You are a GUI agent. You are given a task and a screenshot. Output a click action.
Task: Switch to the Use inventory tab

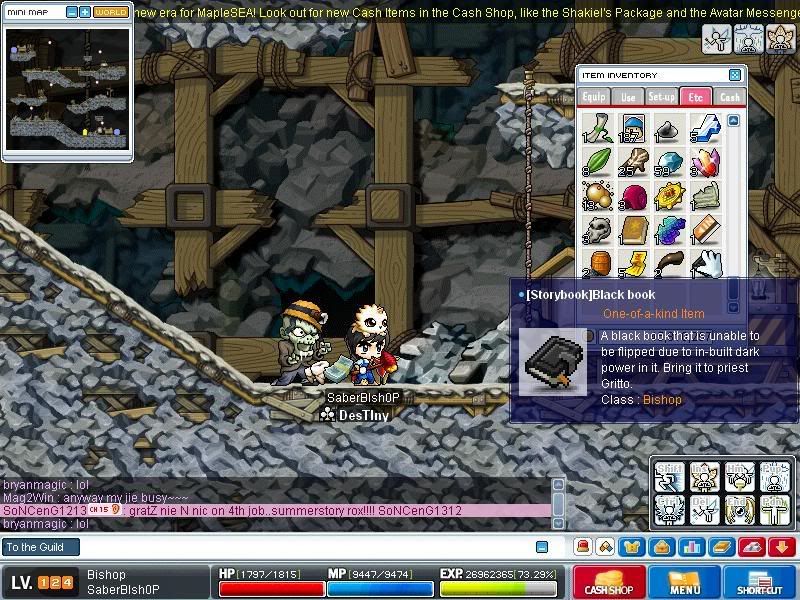point(627,97)
